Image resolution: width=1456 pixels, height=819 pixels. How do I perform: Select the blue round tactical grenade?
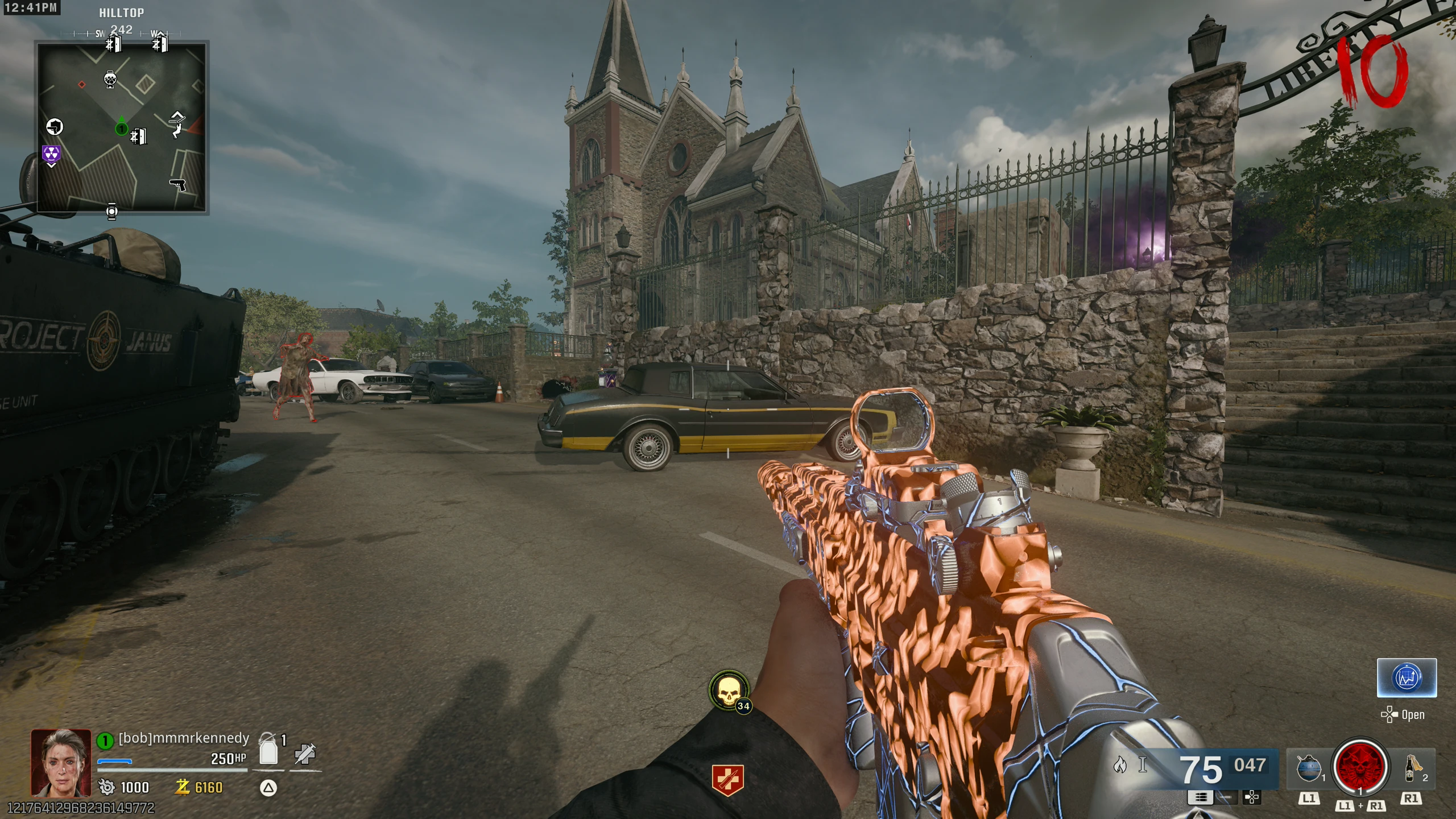tap(1308, 768)
